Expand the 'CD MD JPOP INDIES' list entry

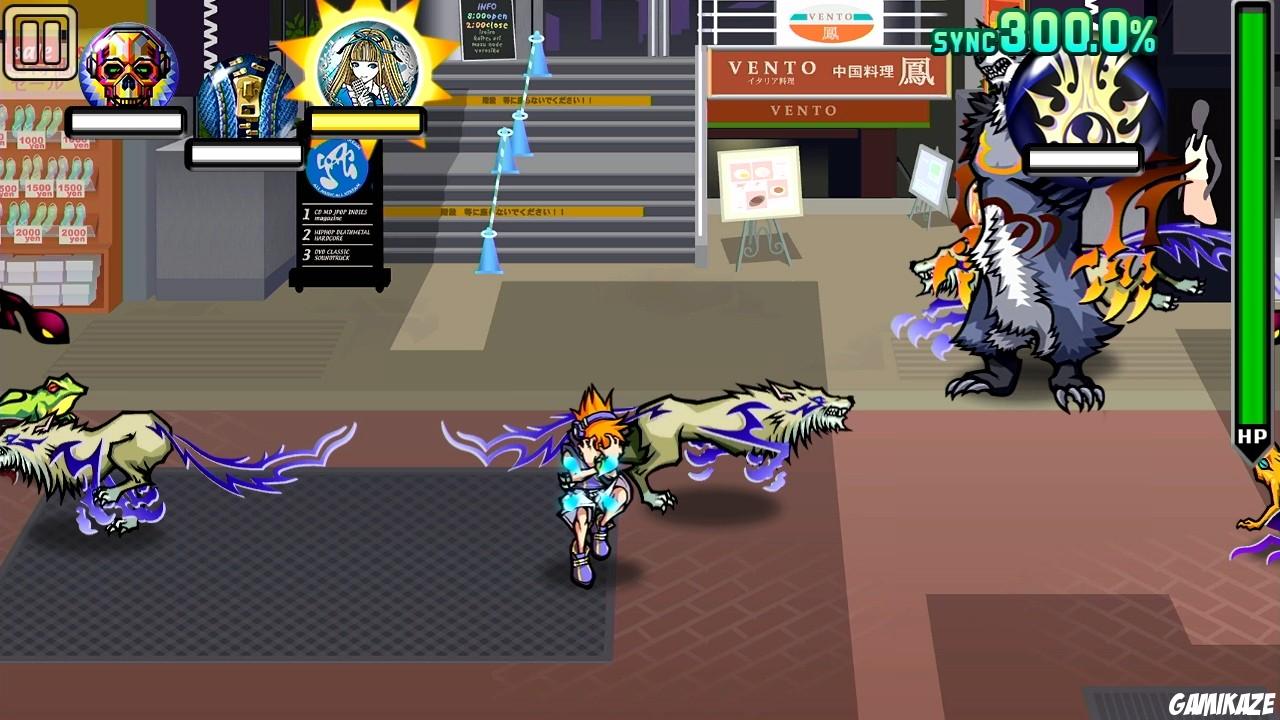click(x=337, y=214)
